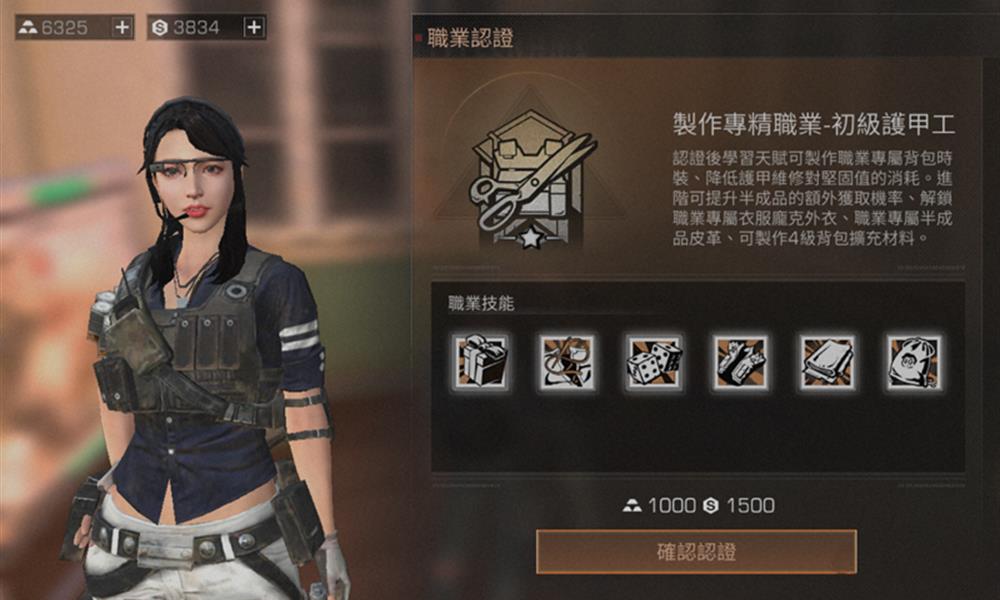1000x600 pixels.
Task: Select the gift box skill icon
Action: point(480,362)
